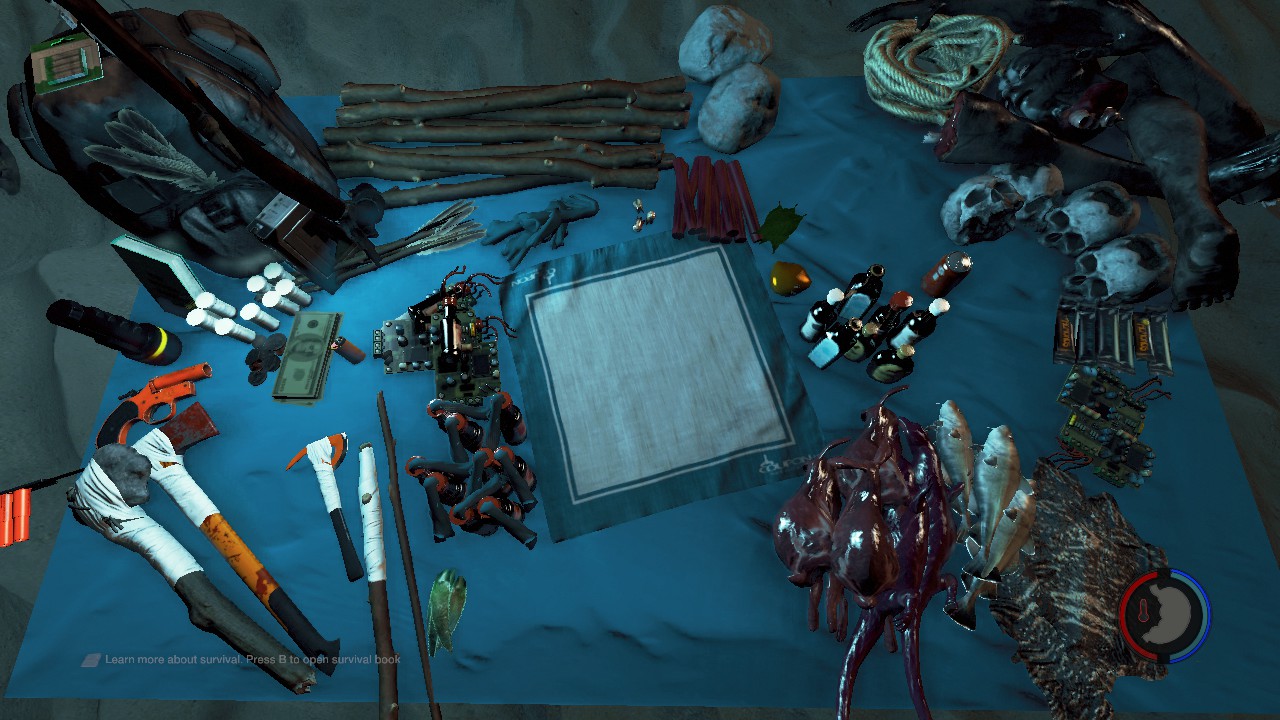The width and height of the screenshot is (1280, 720).
Task: Select the coiled rope
Action: [935, 65]
